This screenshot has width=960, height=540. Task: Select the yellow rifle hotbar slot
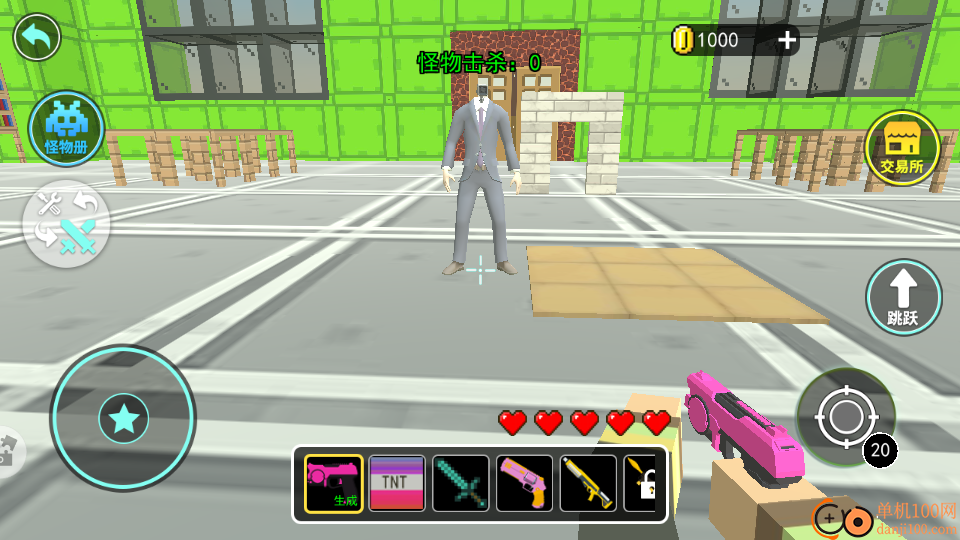coord(589,484)
